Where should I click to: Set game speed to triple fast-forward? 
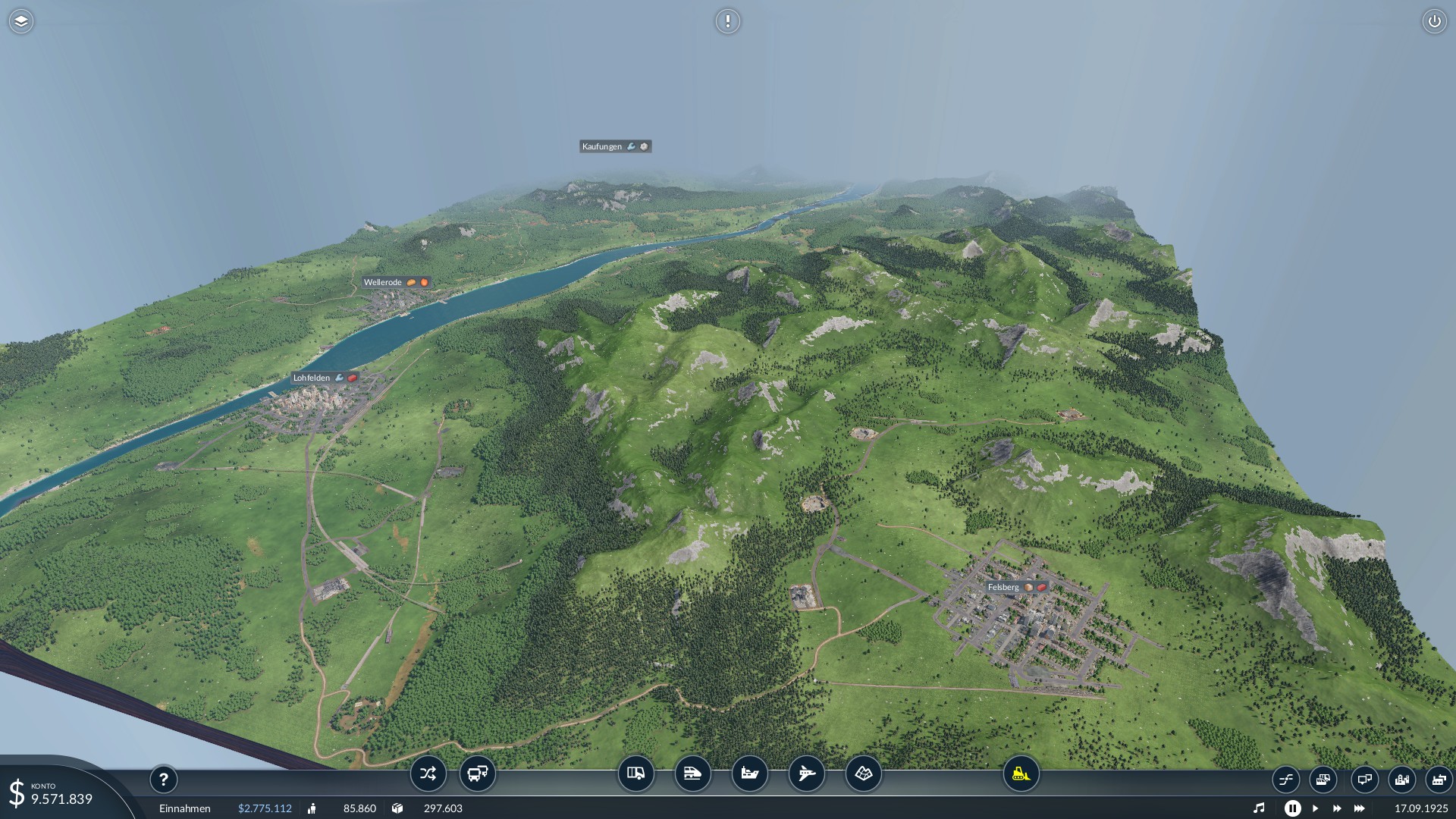(x=1359, y=808)
